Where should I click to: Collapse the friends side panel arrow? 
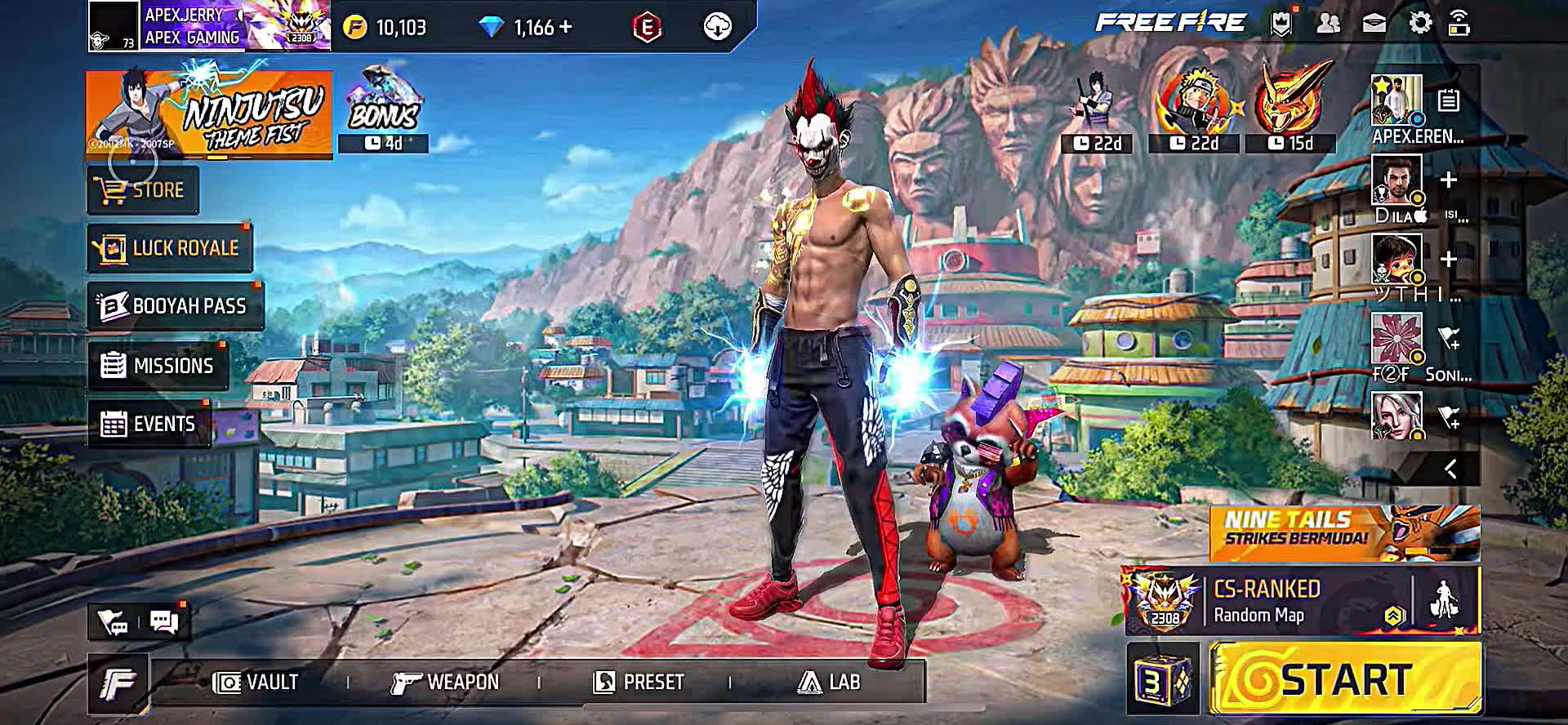pyautogui.click(x=1450, y=469)
